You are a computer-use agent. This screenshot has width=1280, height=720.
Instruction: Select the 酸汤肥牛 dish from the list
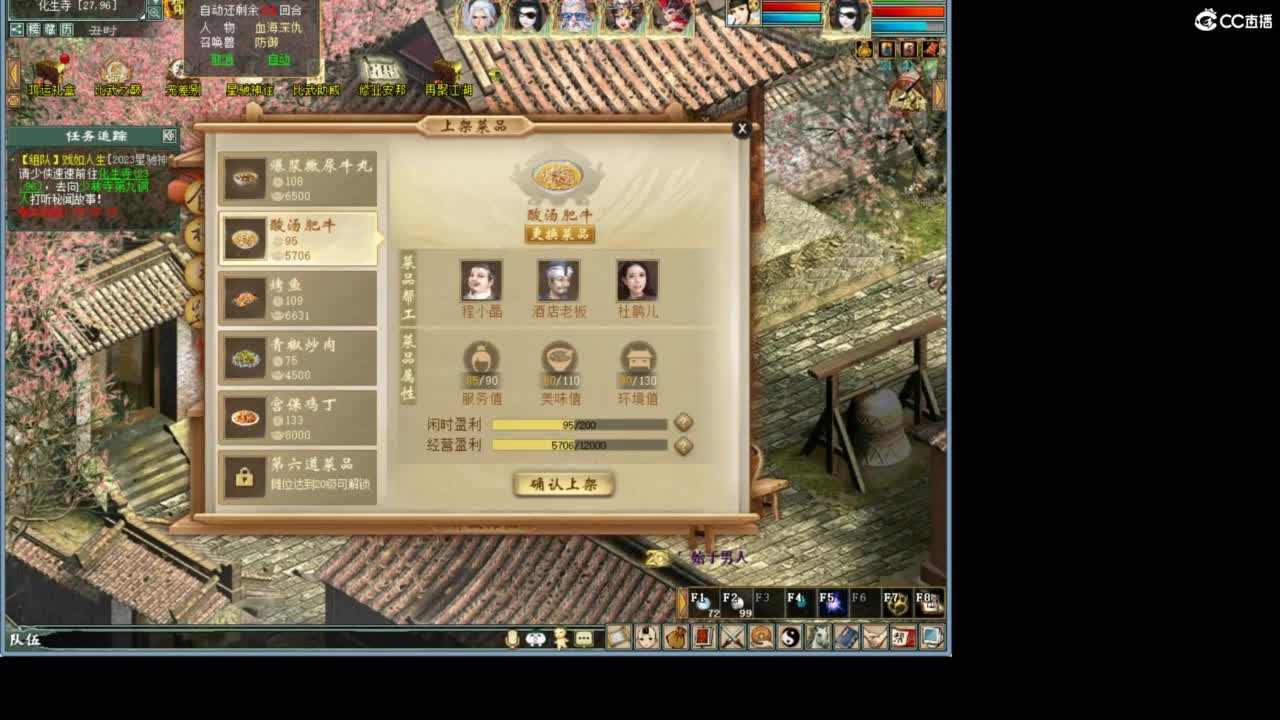(297, 240)
